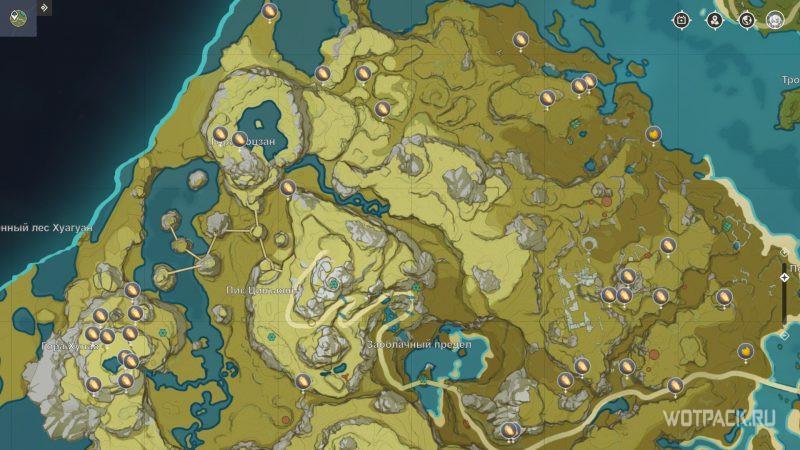Zoom in with the slider's top button
The width and height of the screenshot is (800, 450).
click(x=785, y=254)
